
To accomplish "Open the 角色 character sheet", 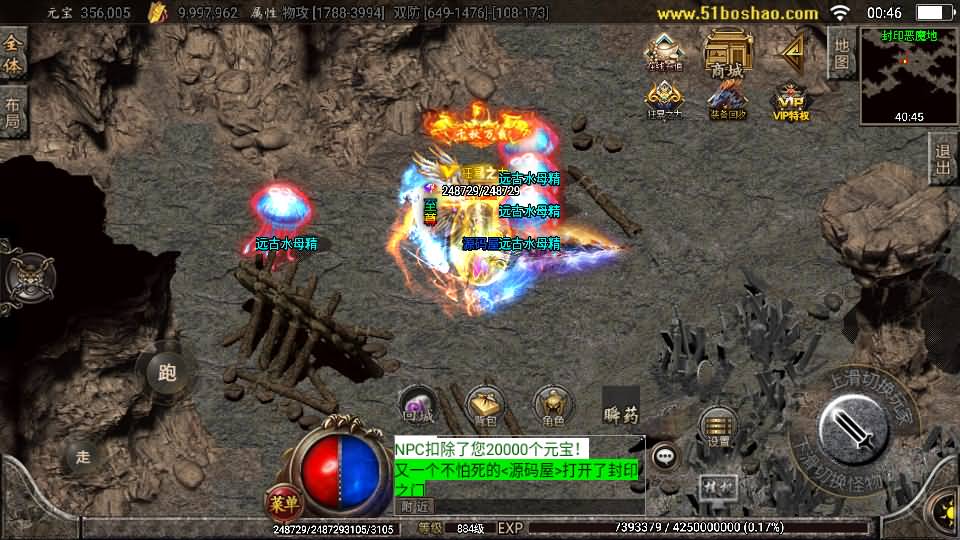I will coord(552,404).
